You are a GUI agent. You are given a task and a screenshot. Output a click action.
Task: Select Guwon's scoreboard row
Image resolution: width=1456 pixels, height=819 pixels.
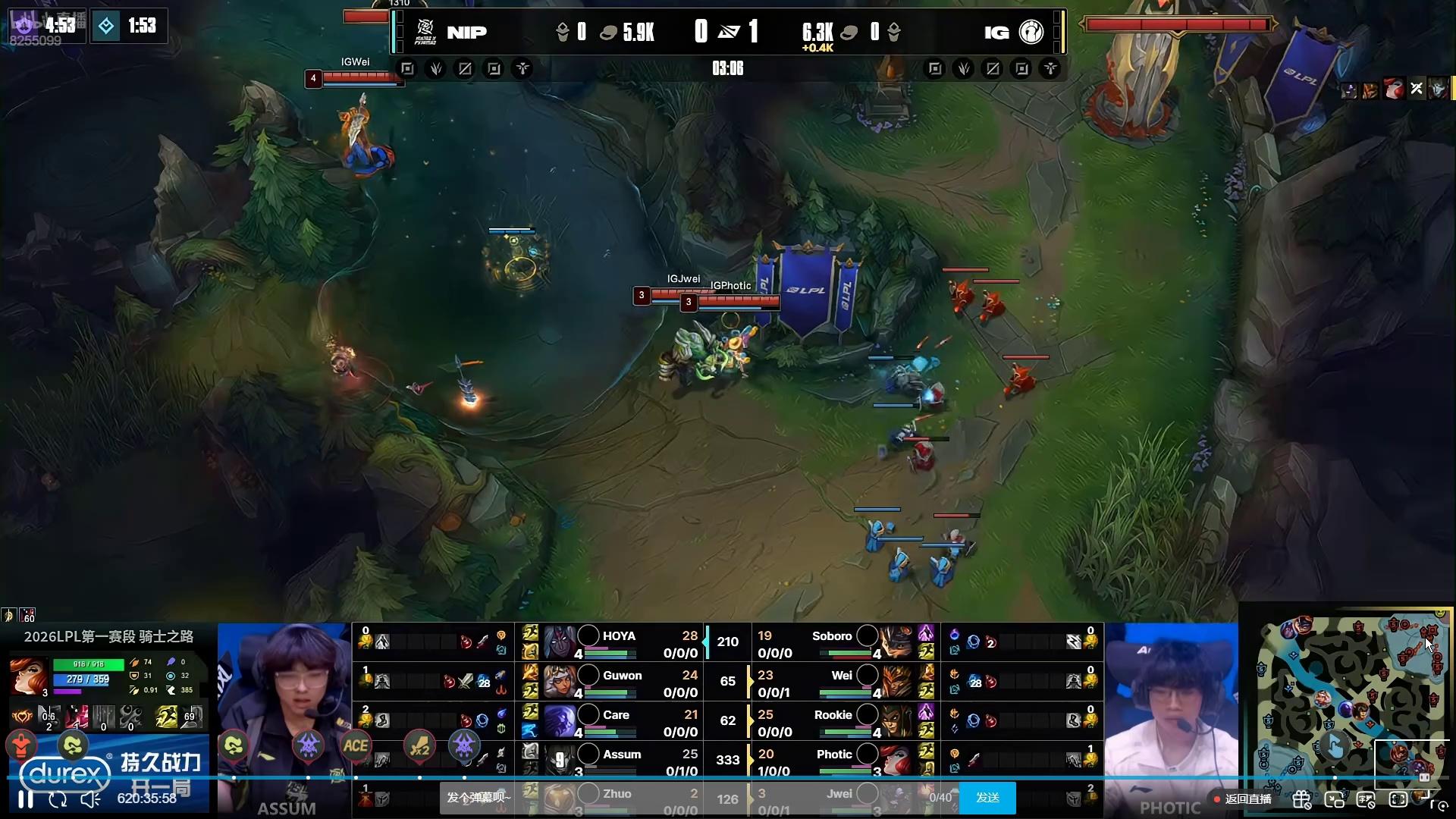[x=622, y=682]
